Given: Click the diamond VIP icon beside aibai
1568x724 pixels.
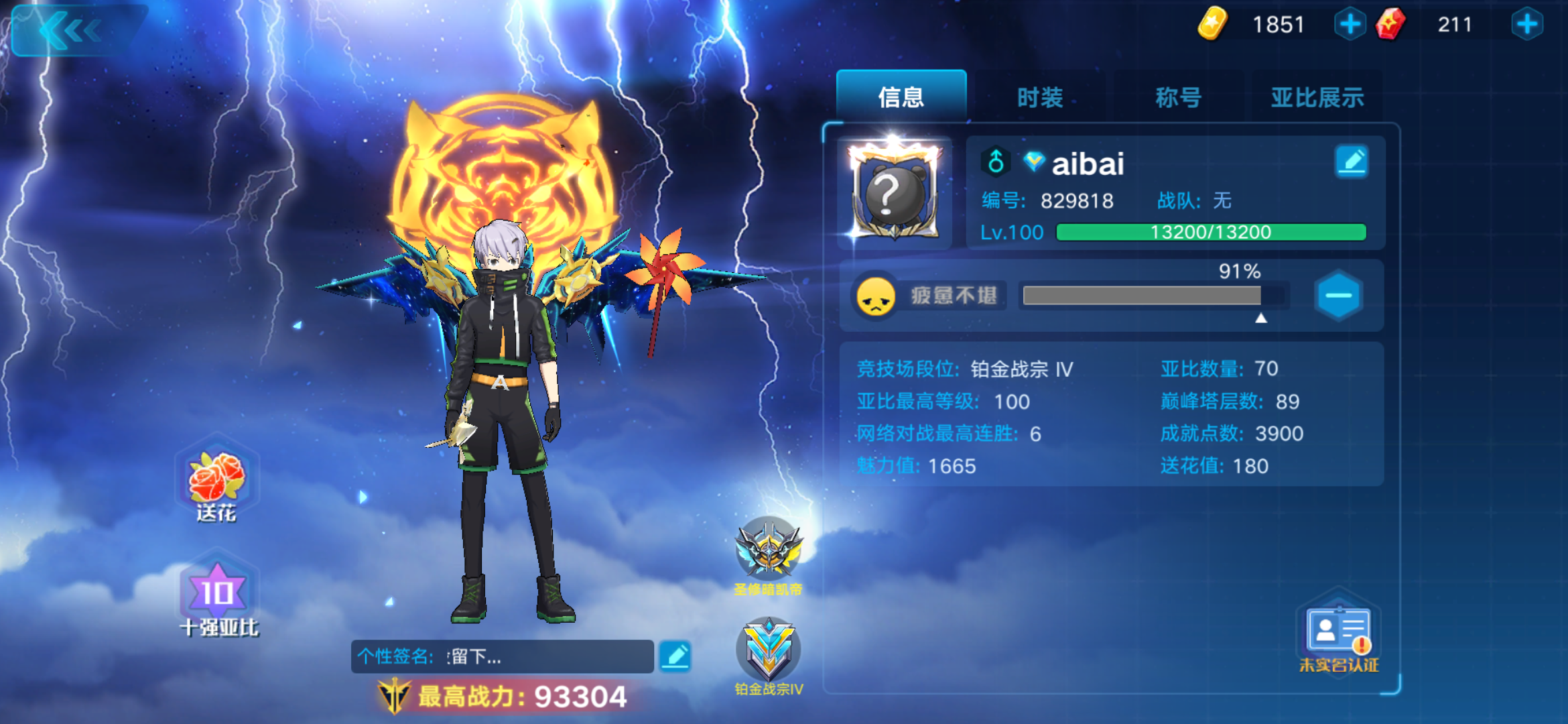Looking at the screenshot, I should point(1034,162).
